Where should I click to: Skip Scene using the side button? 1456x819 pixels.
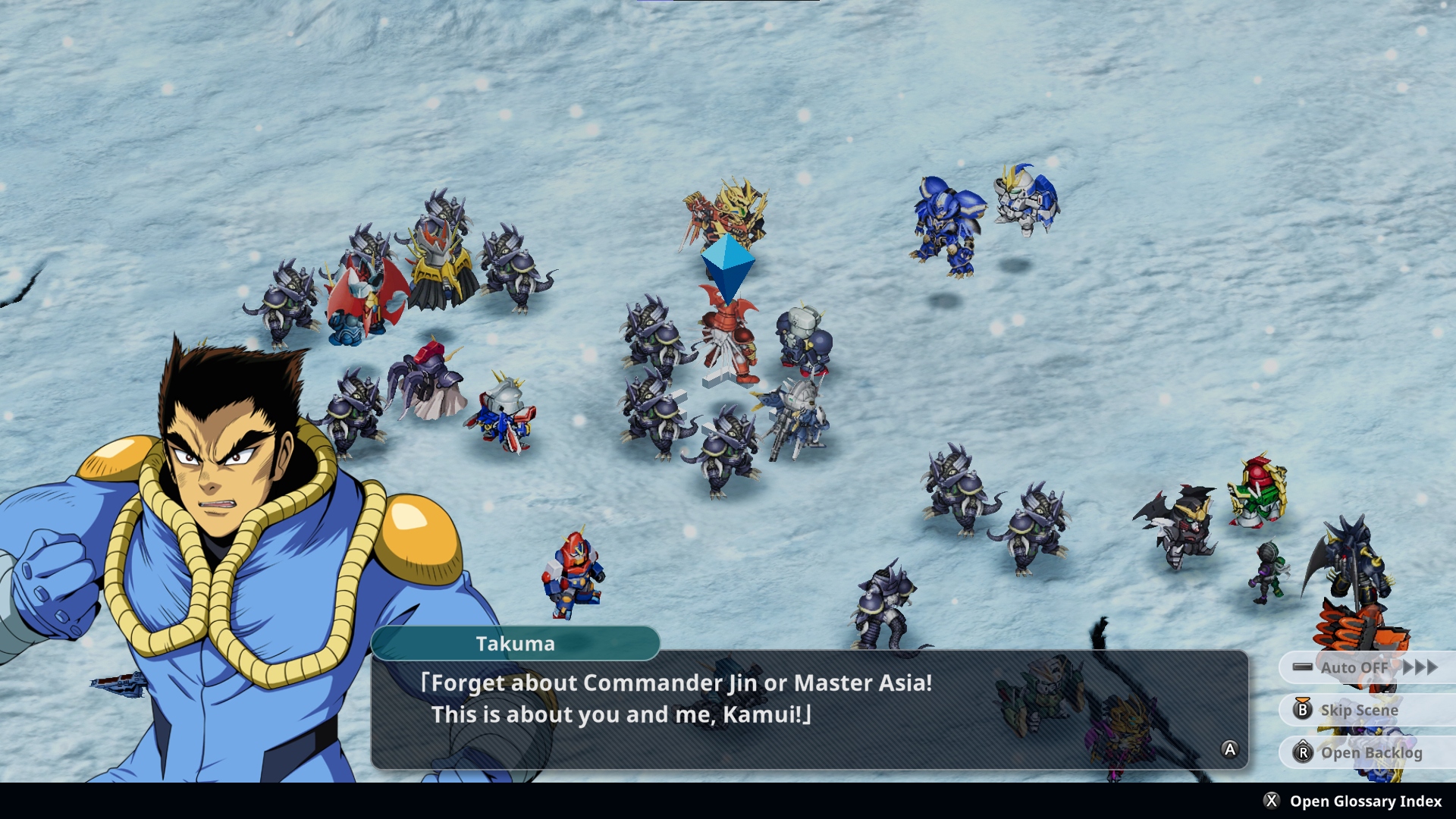tap(1359, 710)
